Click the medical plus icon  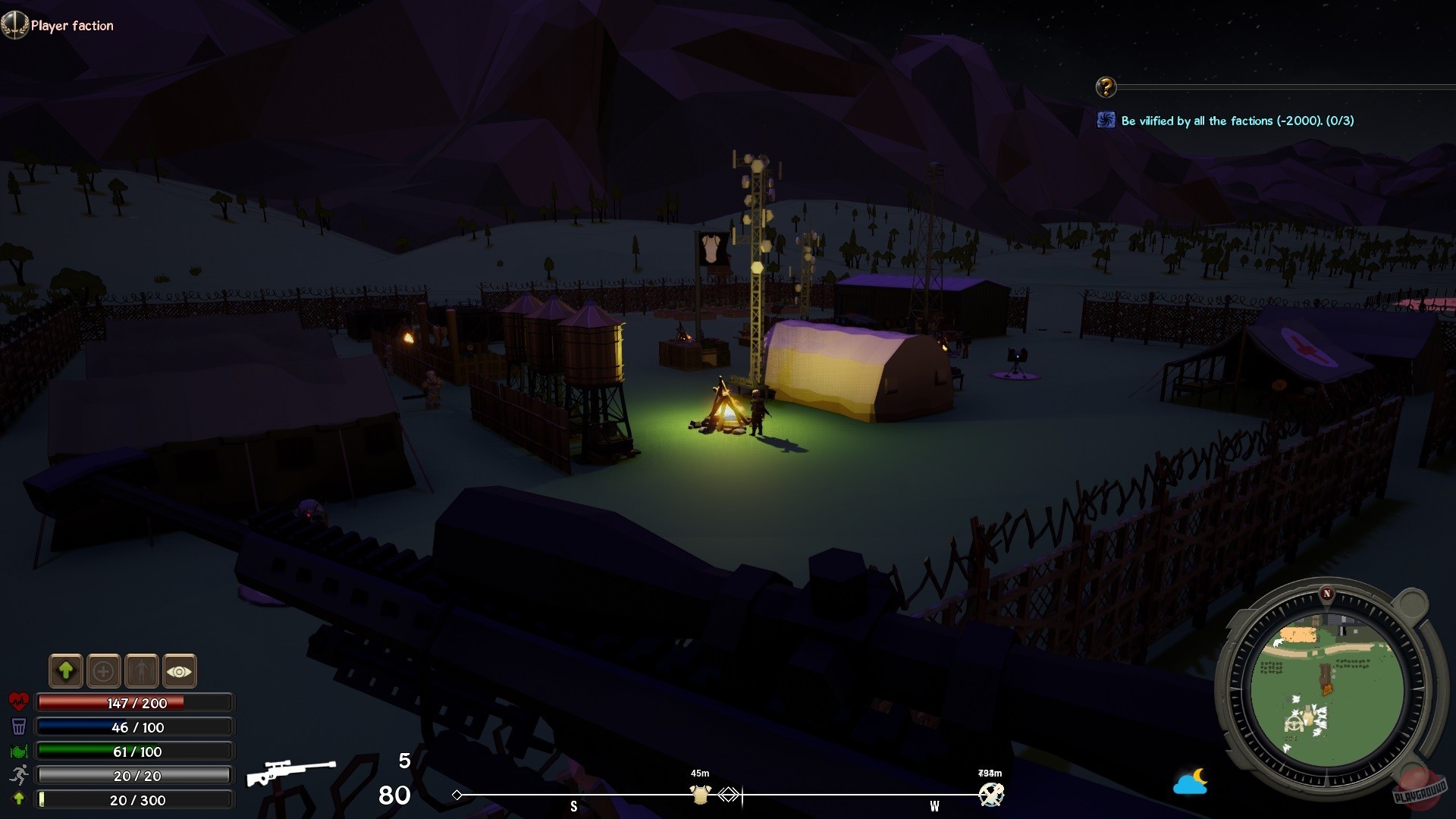(104, 670)
